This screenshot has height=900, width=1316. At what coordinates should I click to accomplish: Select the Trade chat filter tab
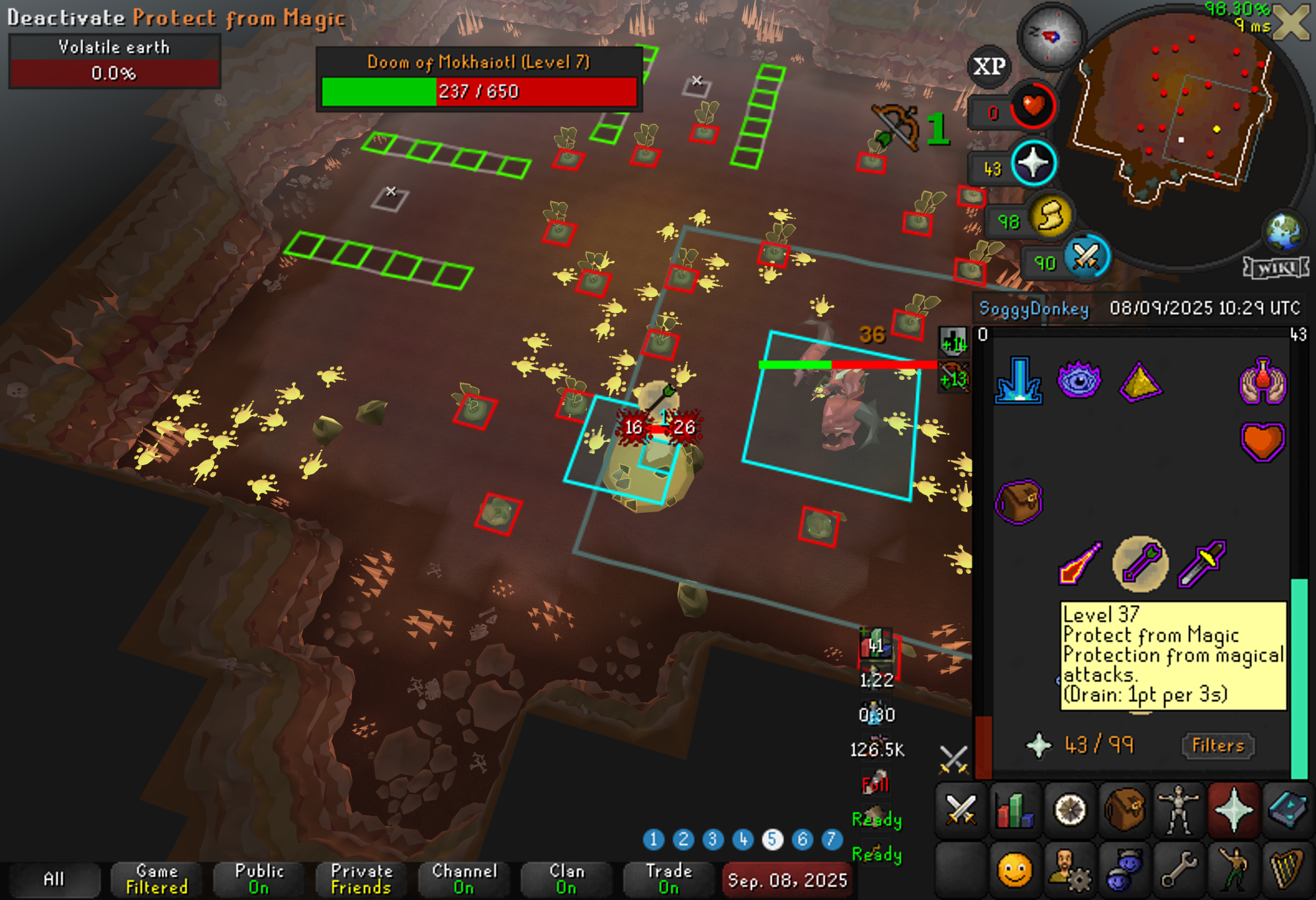tap(669, 879)
